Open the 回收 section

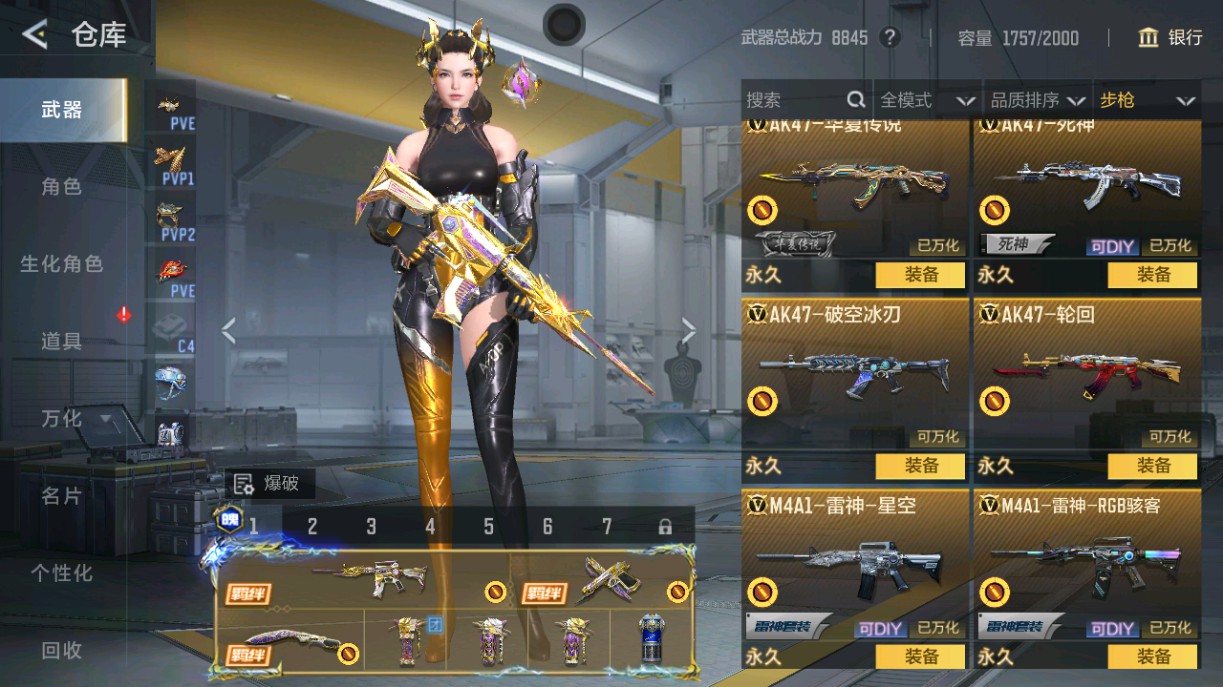[62, 650]
